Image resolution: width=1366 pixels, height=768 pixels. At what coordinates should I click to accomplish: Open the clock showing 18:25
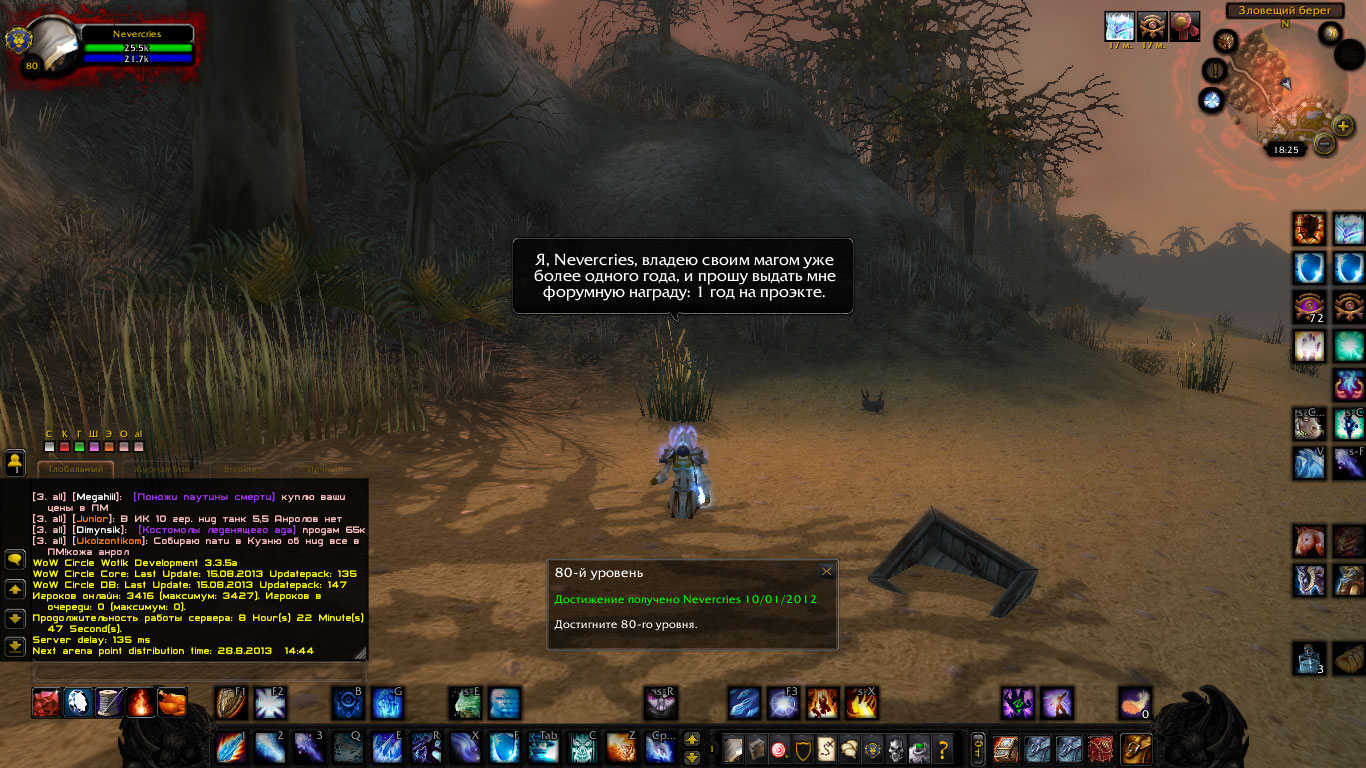pyautogui.click(x=1286, y=150)
